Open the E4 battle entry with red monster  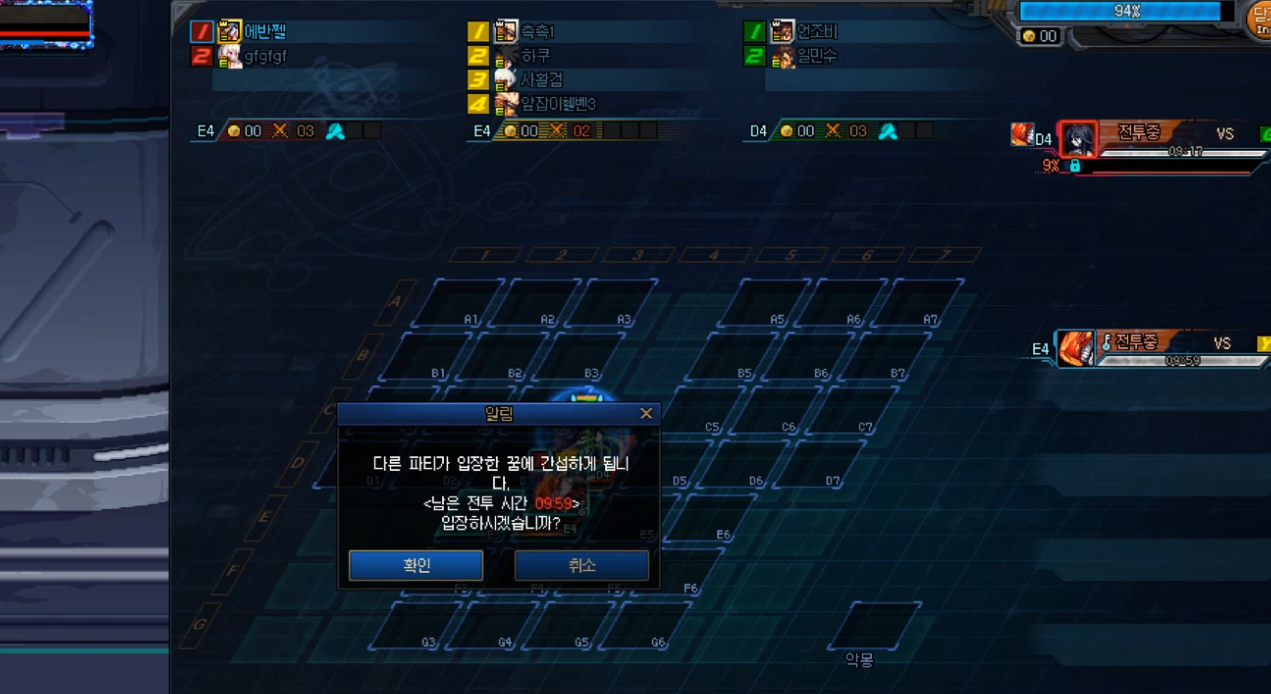(x=1150, y=348)
